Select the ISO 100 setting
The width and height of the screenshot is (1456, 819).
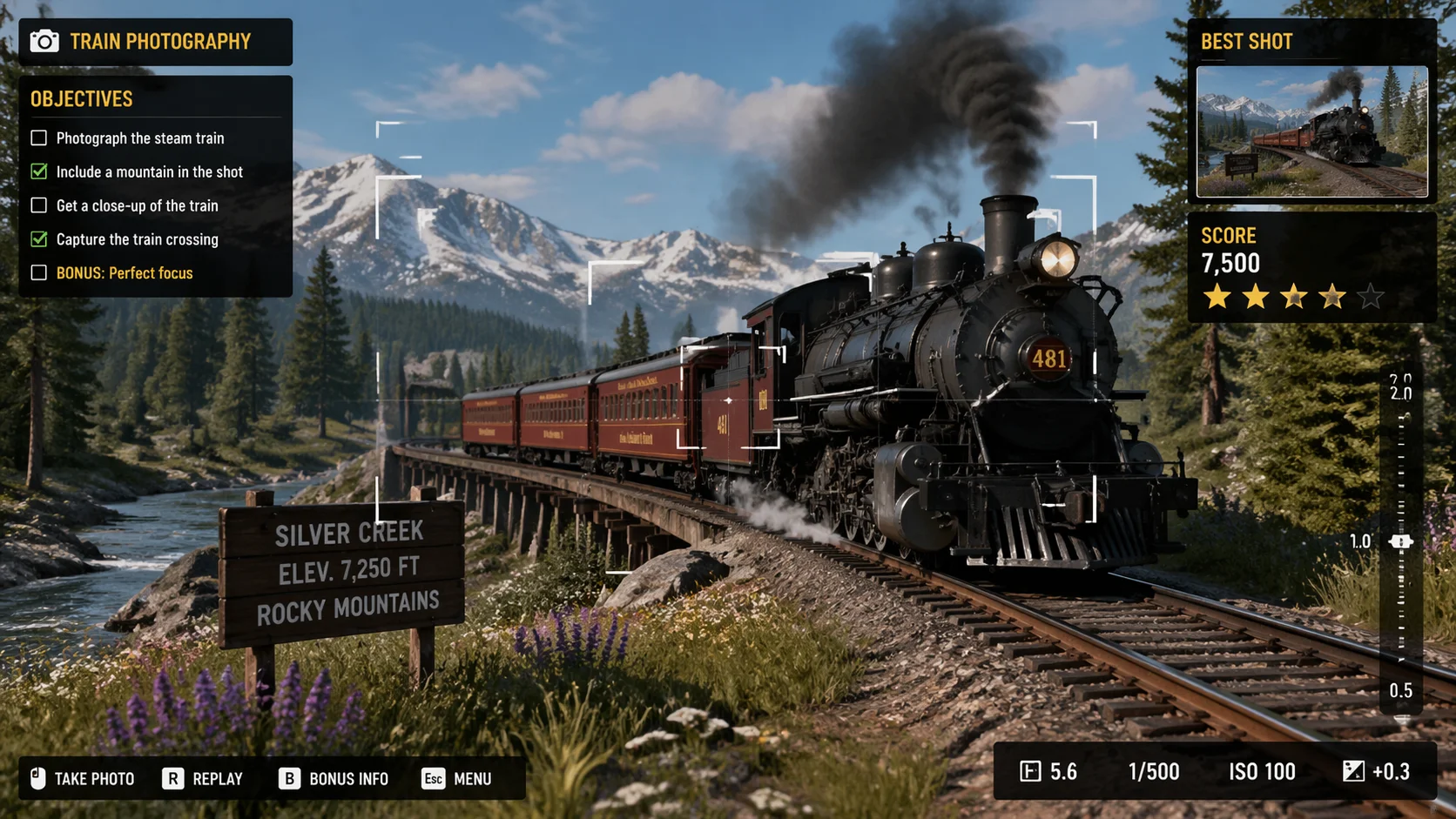point(1262,771)
